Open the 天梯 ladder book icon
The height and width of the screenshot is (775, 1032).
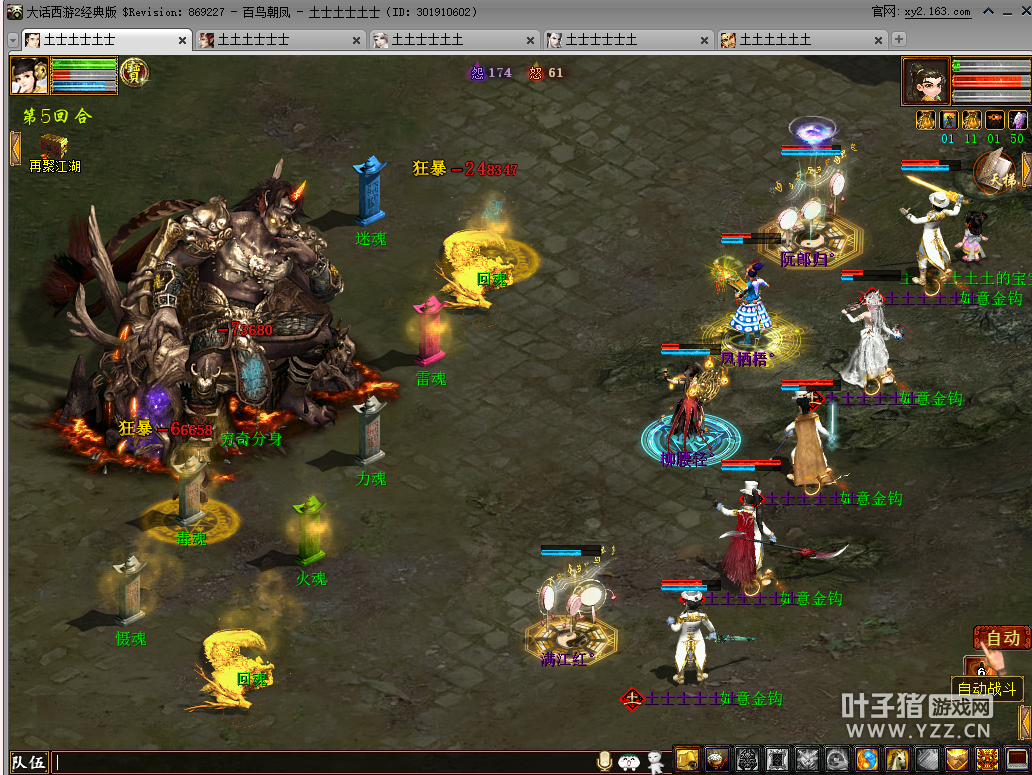995,172
